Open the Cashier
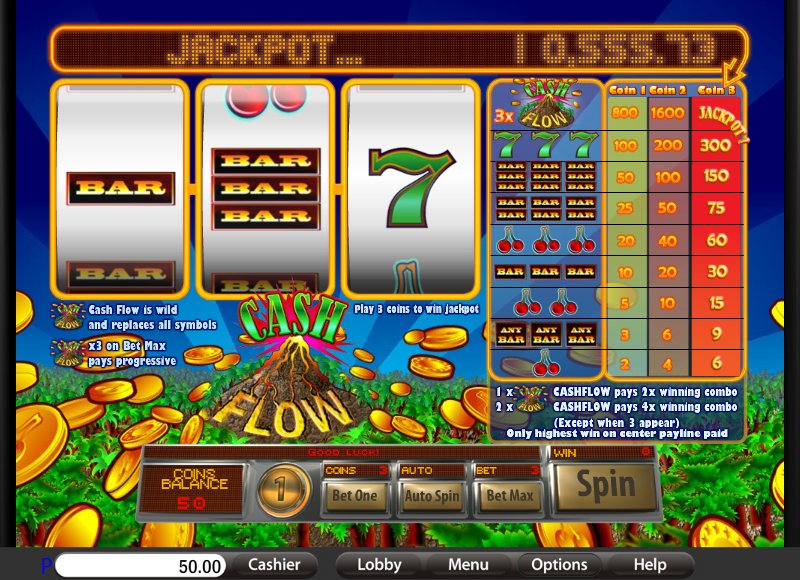 [274, 565]
